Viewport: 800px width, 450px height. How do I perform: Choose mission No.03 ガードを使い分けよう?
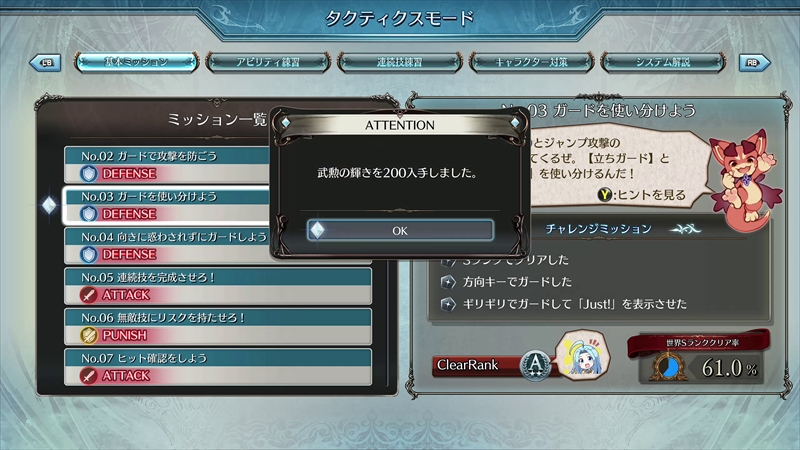click(168, 204)
